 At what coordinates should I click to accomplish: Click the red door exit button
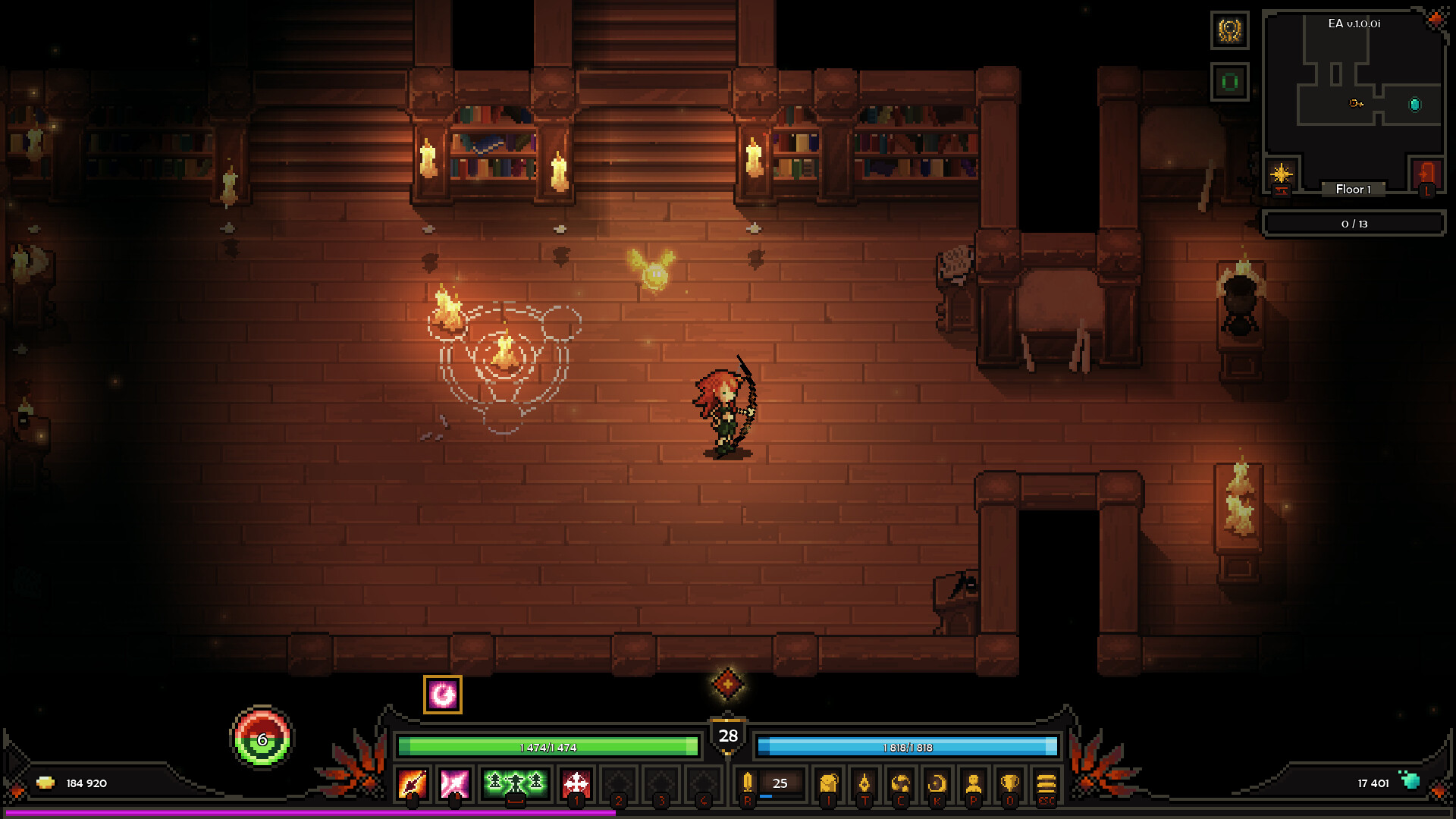point(1426,174)
